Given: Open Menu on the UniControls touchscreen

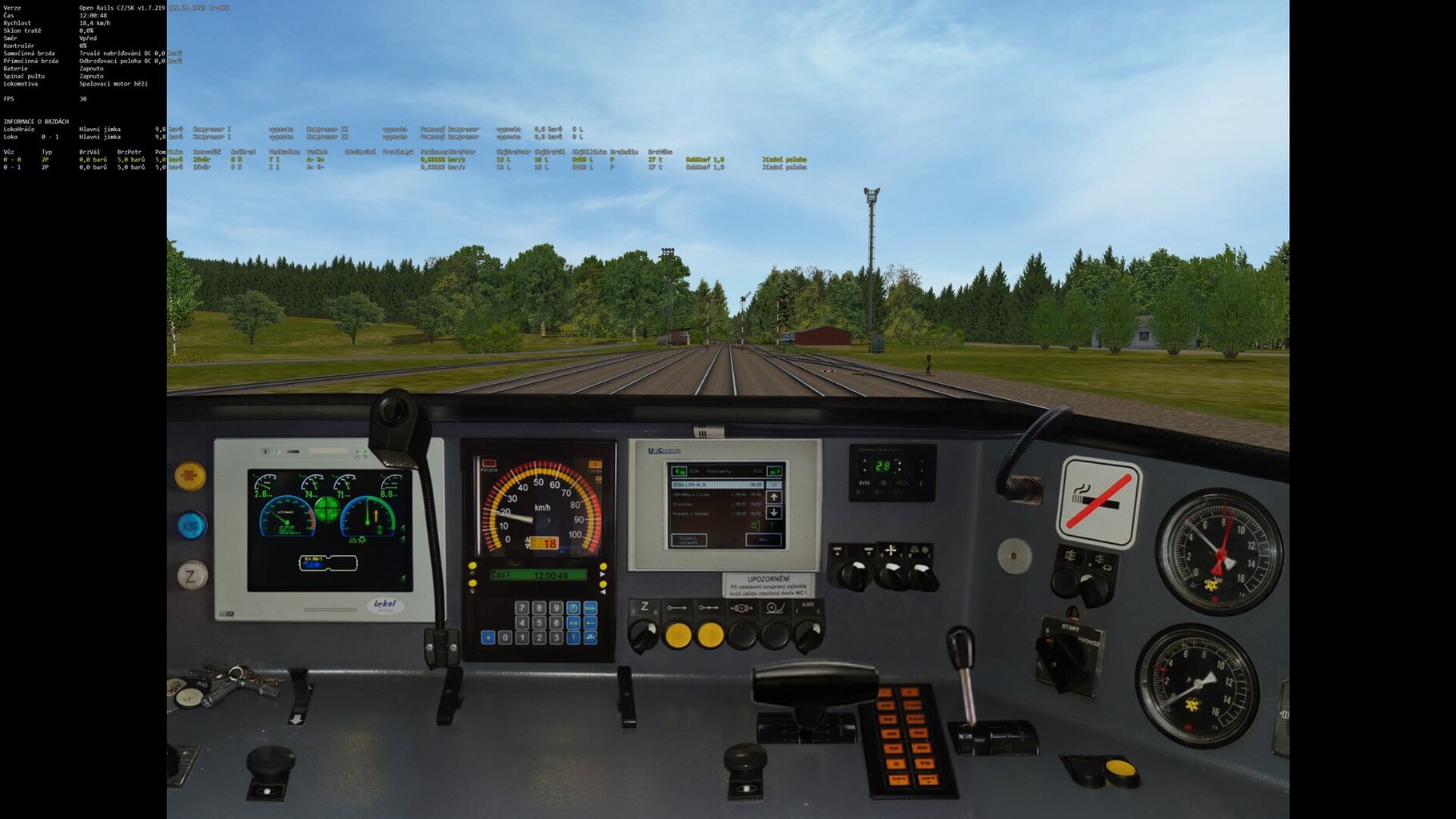Looking at the screenshot, I should (x=763, y=540).
